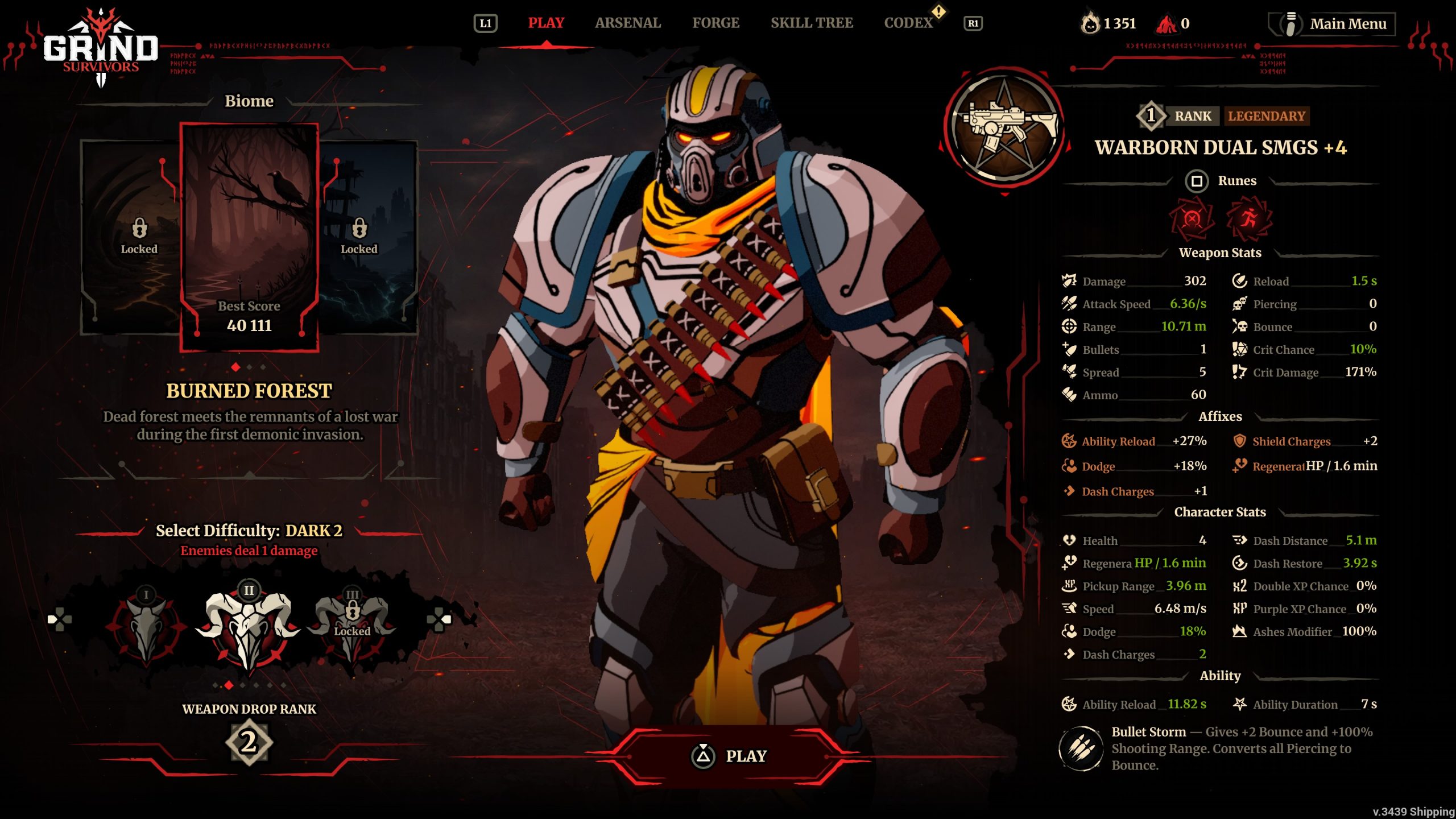
Task: Open the Codex tab
Action: click(908, 23)
